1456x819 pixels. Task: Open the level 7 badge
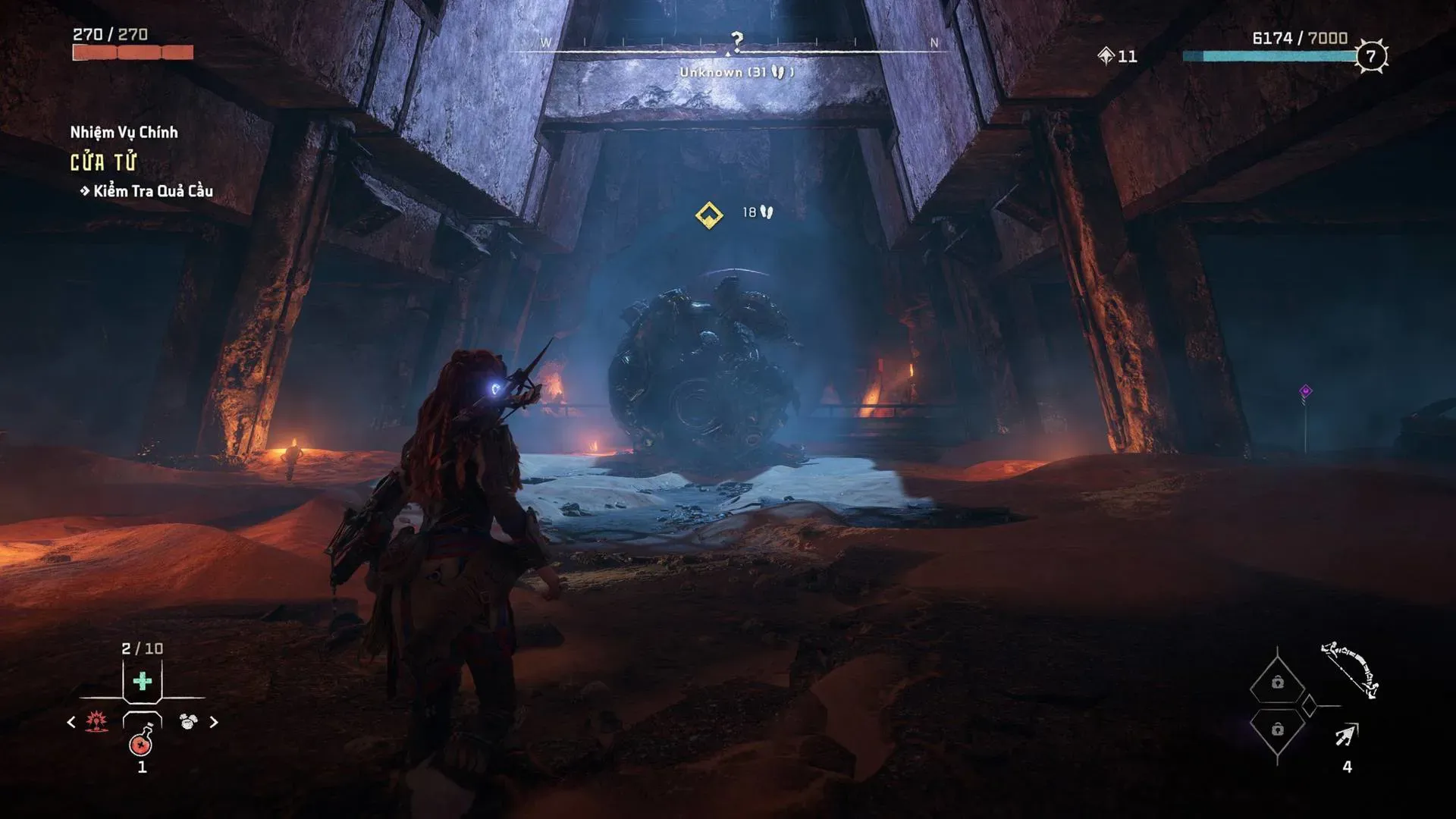(x=1370, y=56)
